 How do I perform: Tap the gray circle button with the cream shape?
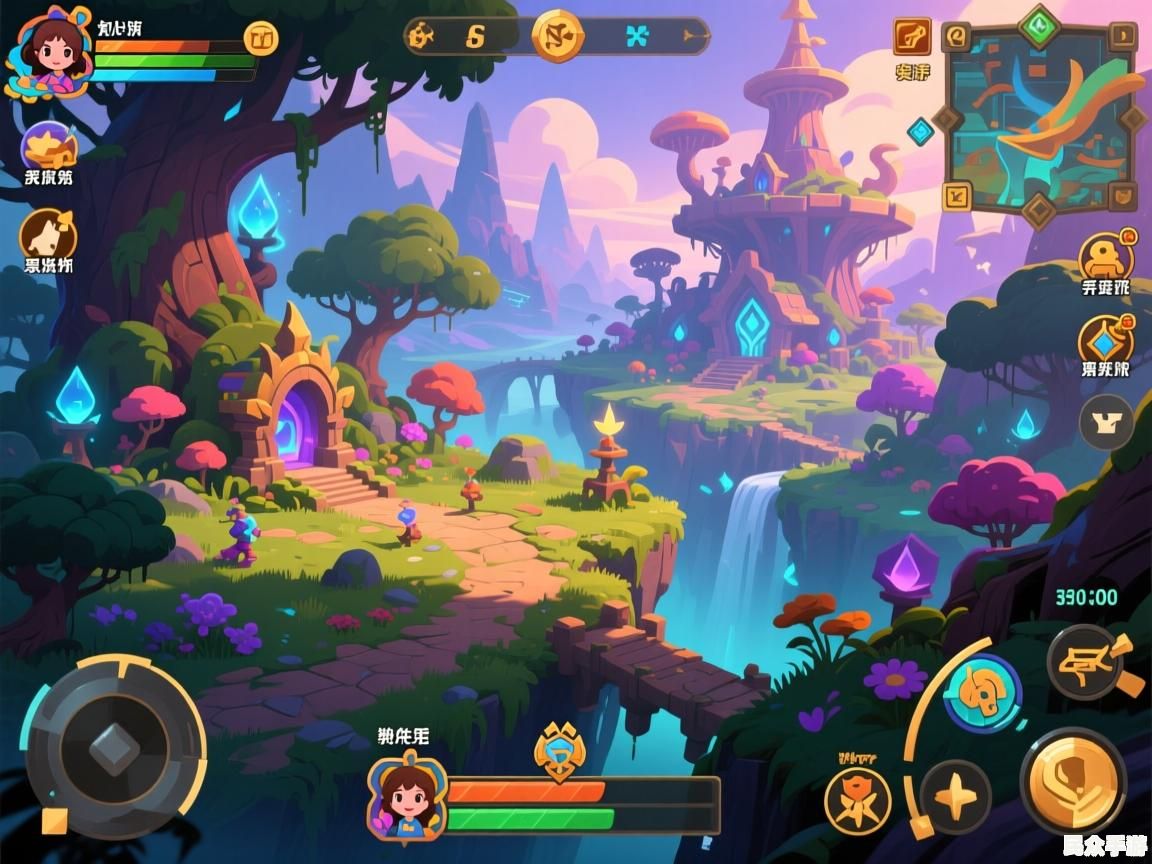[1106, 422]
